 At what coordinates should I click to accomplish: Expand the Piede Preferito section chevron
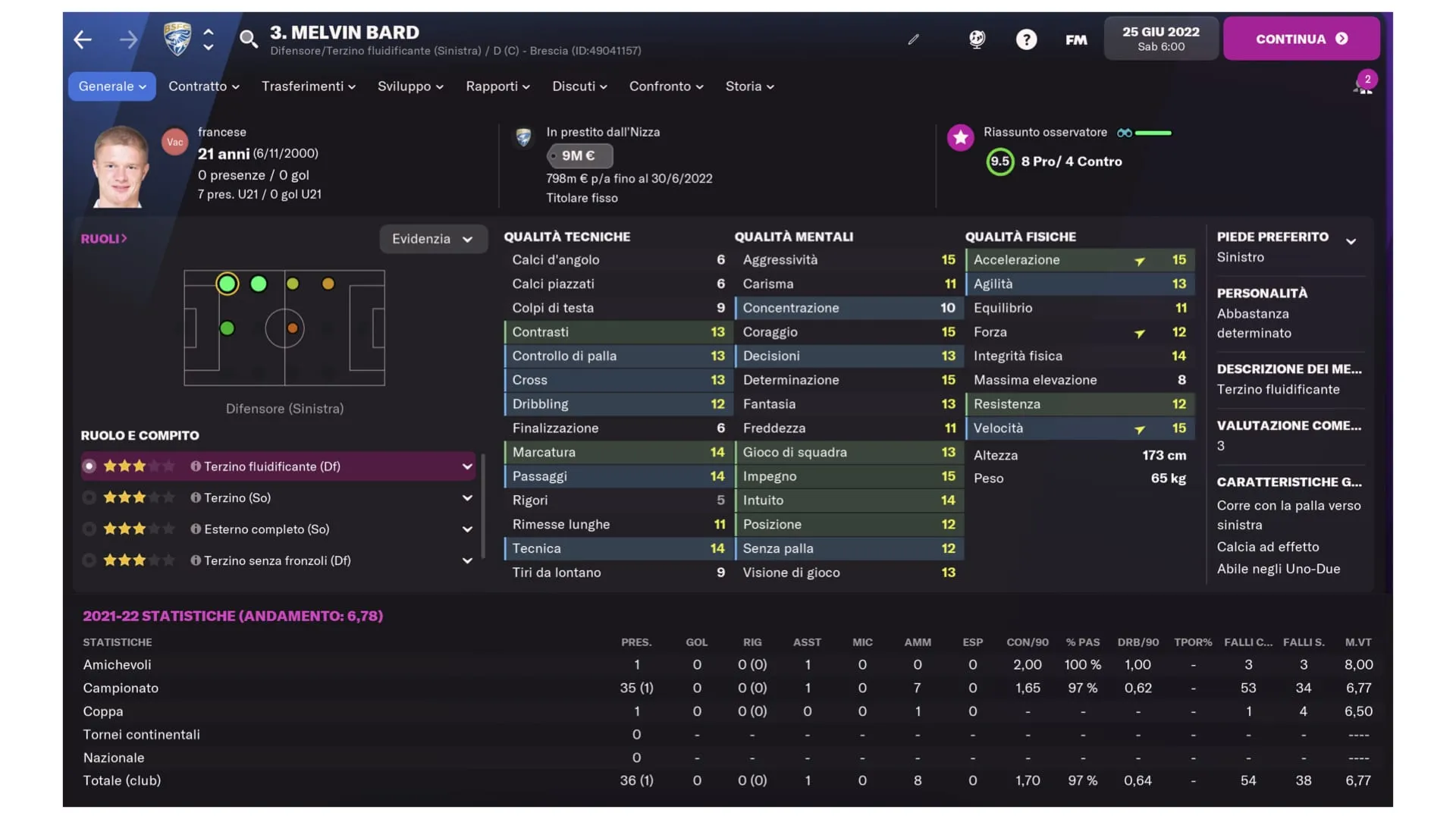coord(1352,241)
